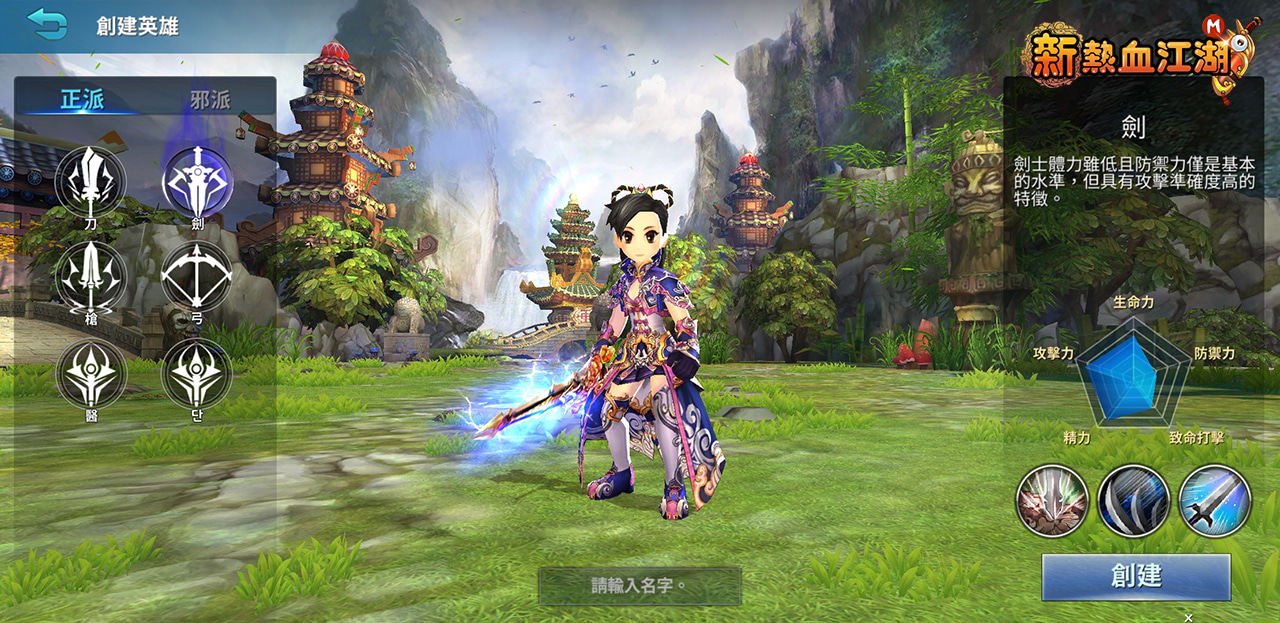Choose the 弓 bow class icon
Screen dimensions: 1280x623
click(197, 277)
